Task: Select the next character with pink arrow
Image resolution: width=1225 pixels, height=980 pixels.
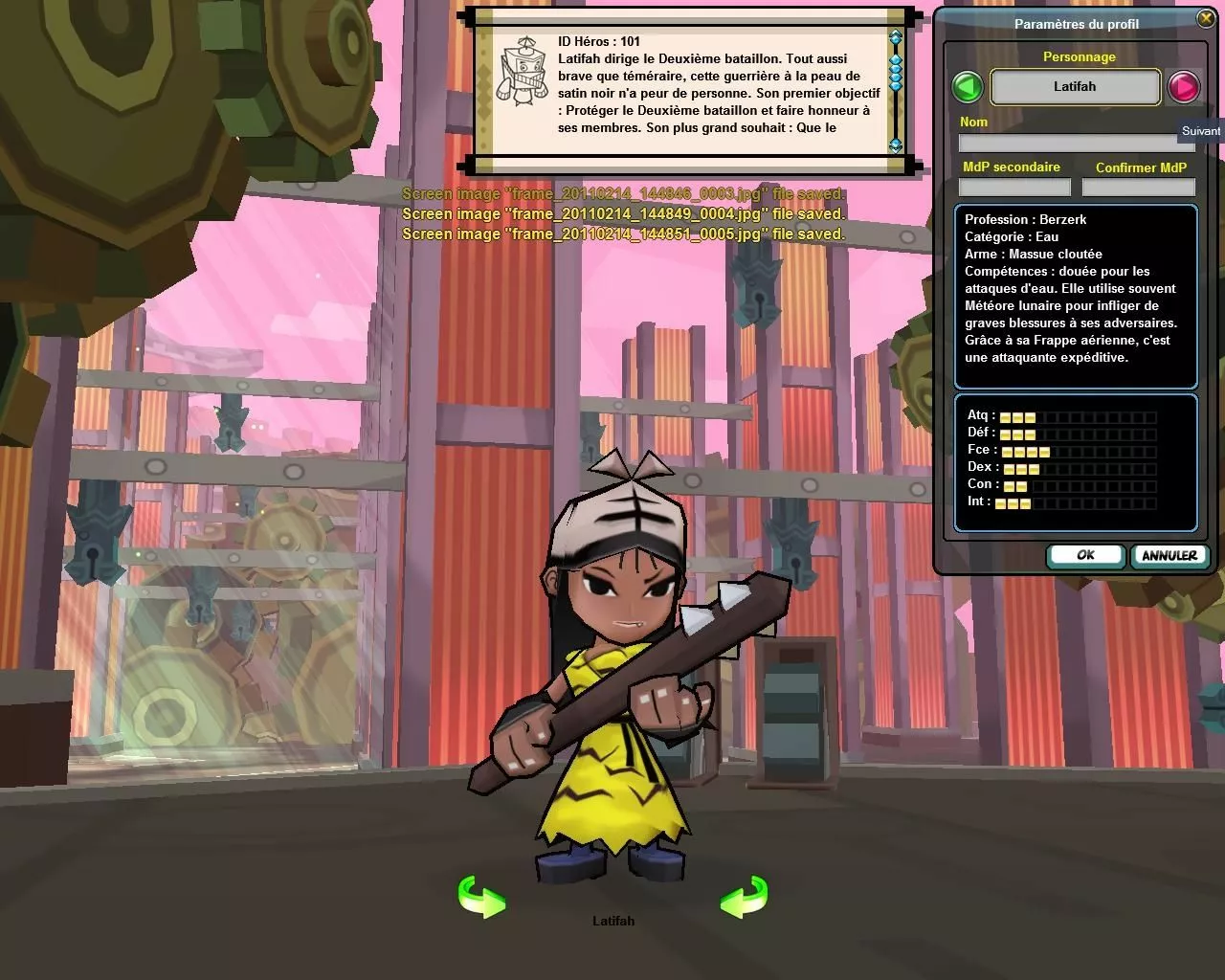Action: [x=1184, y=87]
